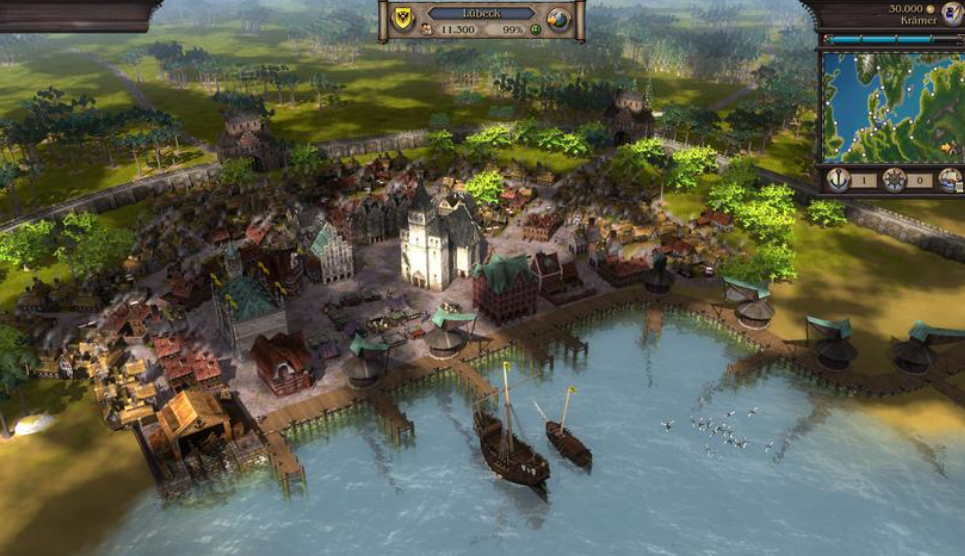Select the ship's wheel convoy icon
Image resolution: width=965 pixels, height=556 pixels.
894,180
